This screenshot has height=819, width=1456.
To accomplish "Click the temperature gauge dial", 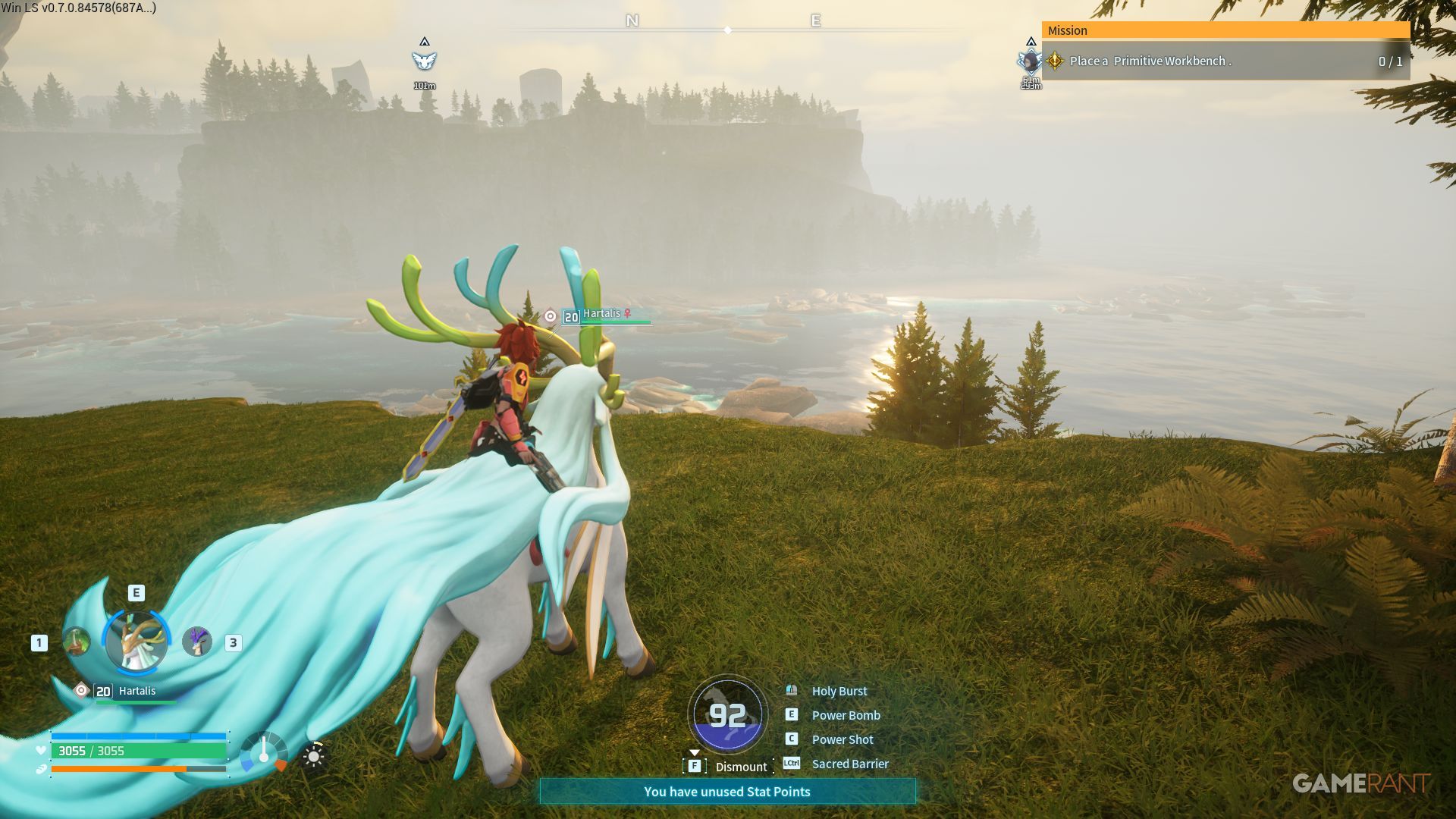I will click(x=263, y=752).
